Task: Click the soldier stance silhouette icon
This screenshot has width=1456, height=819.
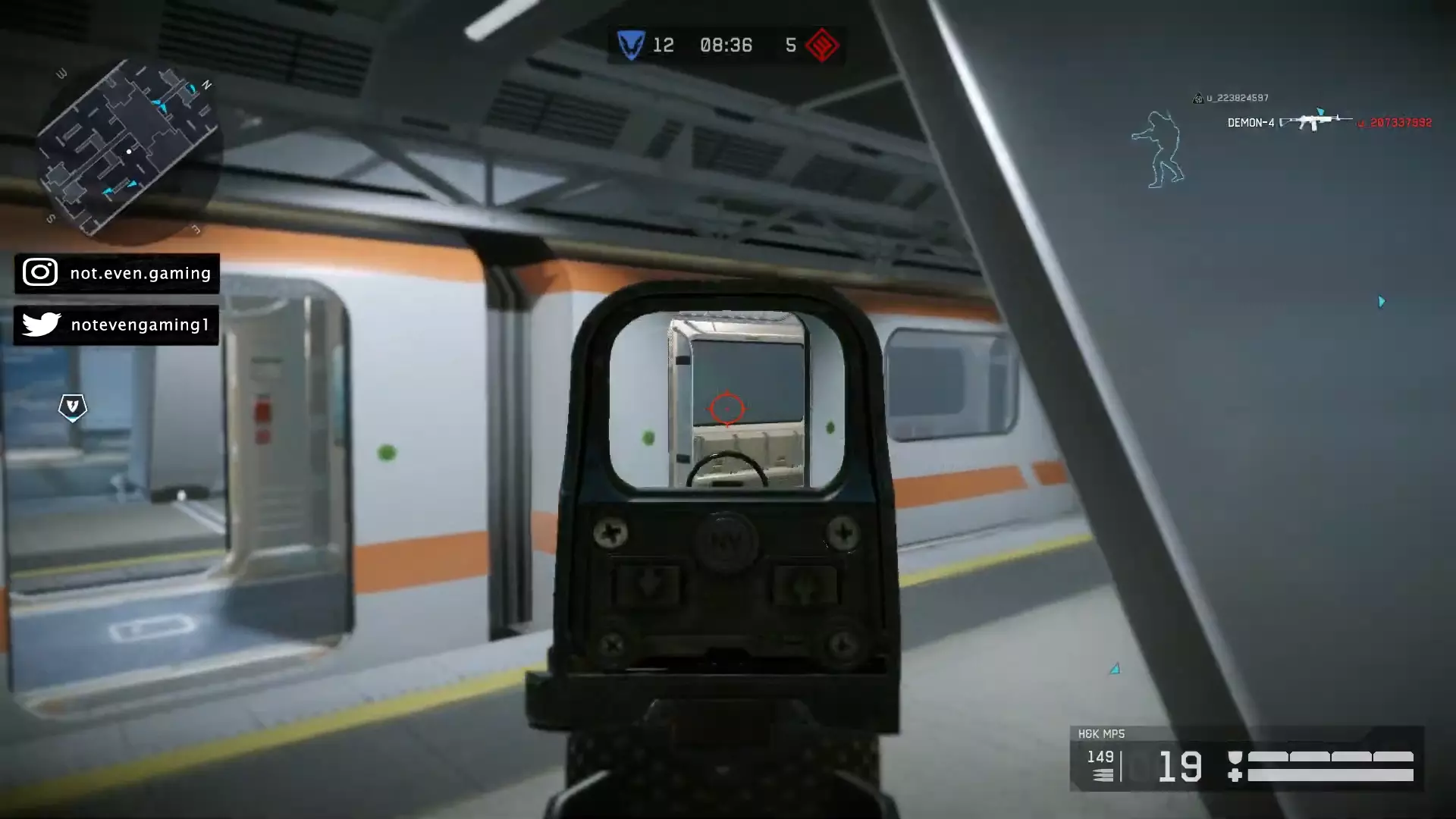Action: pyautogui.click(x=1159, y=149)
